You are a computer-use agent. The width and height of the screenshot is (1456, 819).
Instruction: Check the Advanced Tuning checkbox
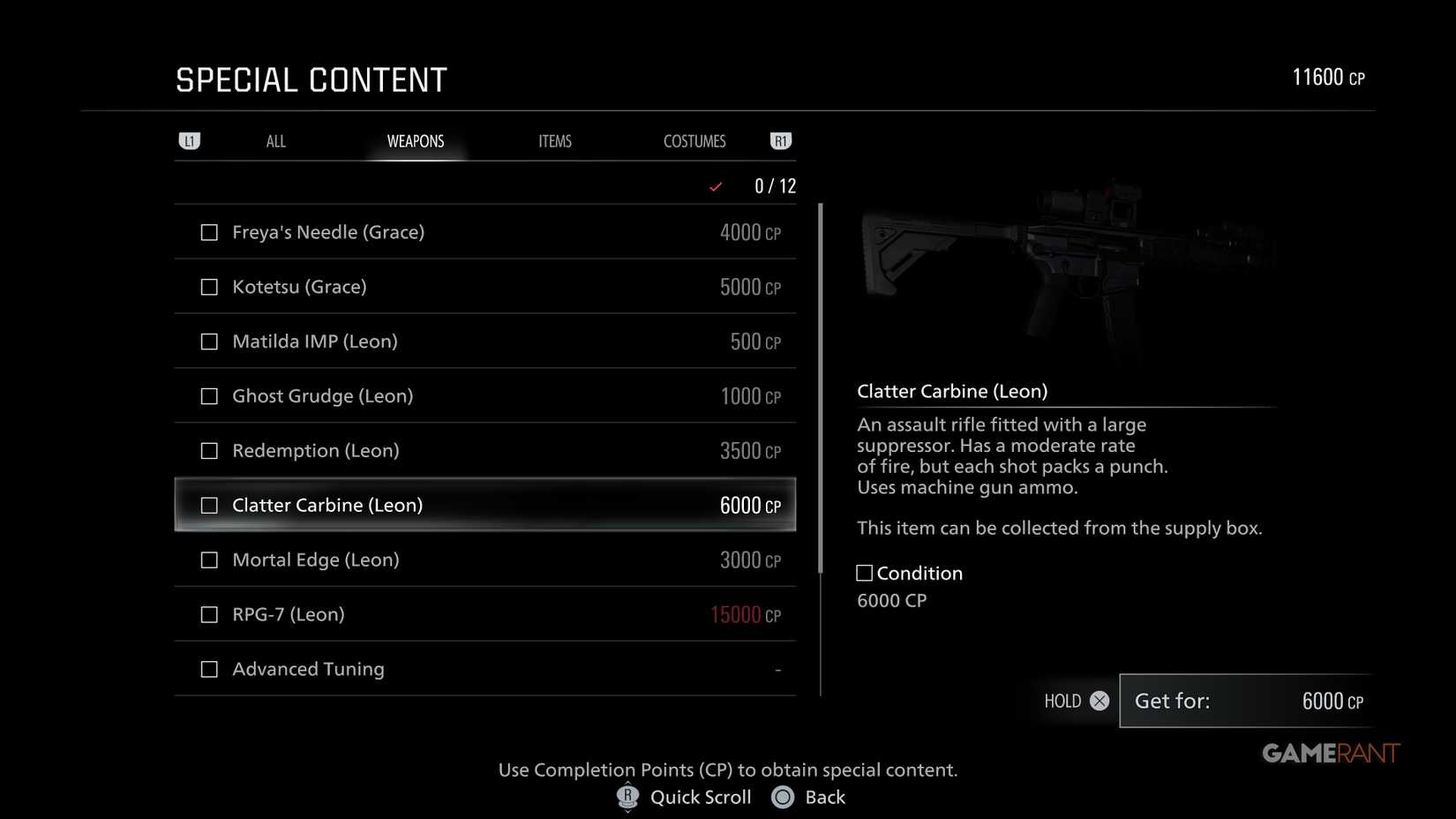[209, 668]
